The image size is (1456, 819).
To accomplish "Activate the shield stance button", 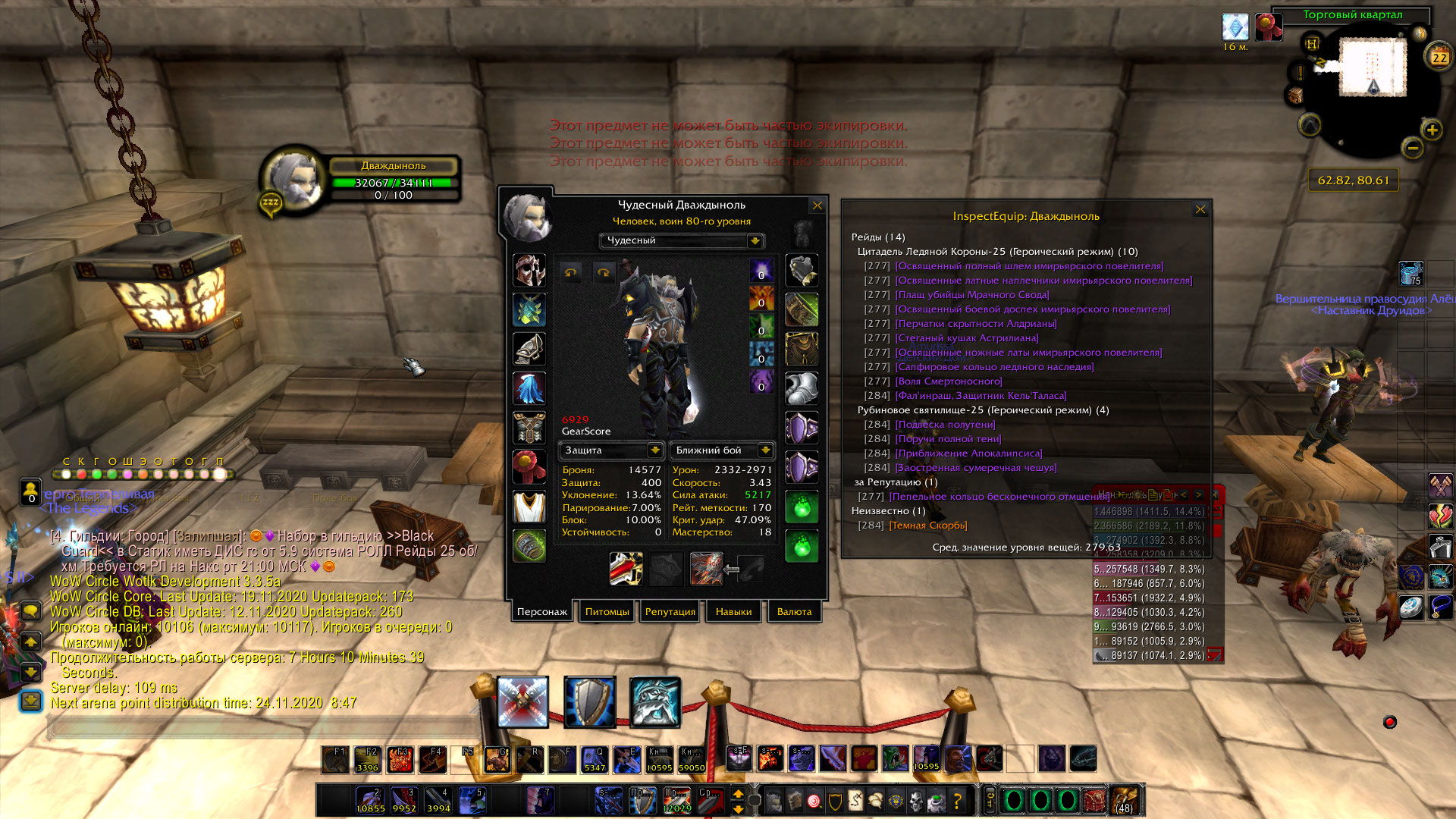I will tap(589, 701).
